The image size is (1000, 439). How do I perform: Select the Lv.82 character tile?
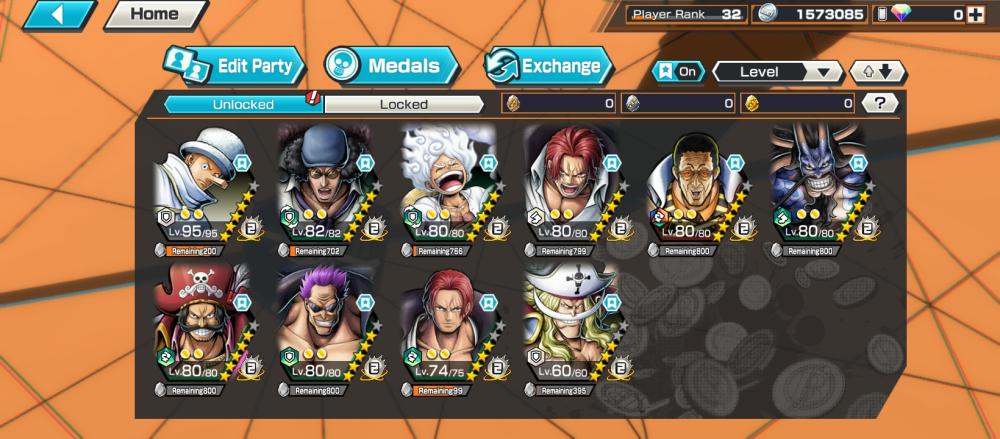(324, 189)
